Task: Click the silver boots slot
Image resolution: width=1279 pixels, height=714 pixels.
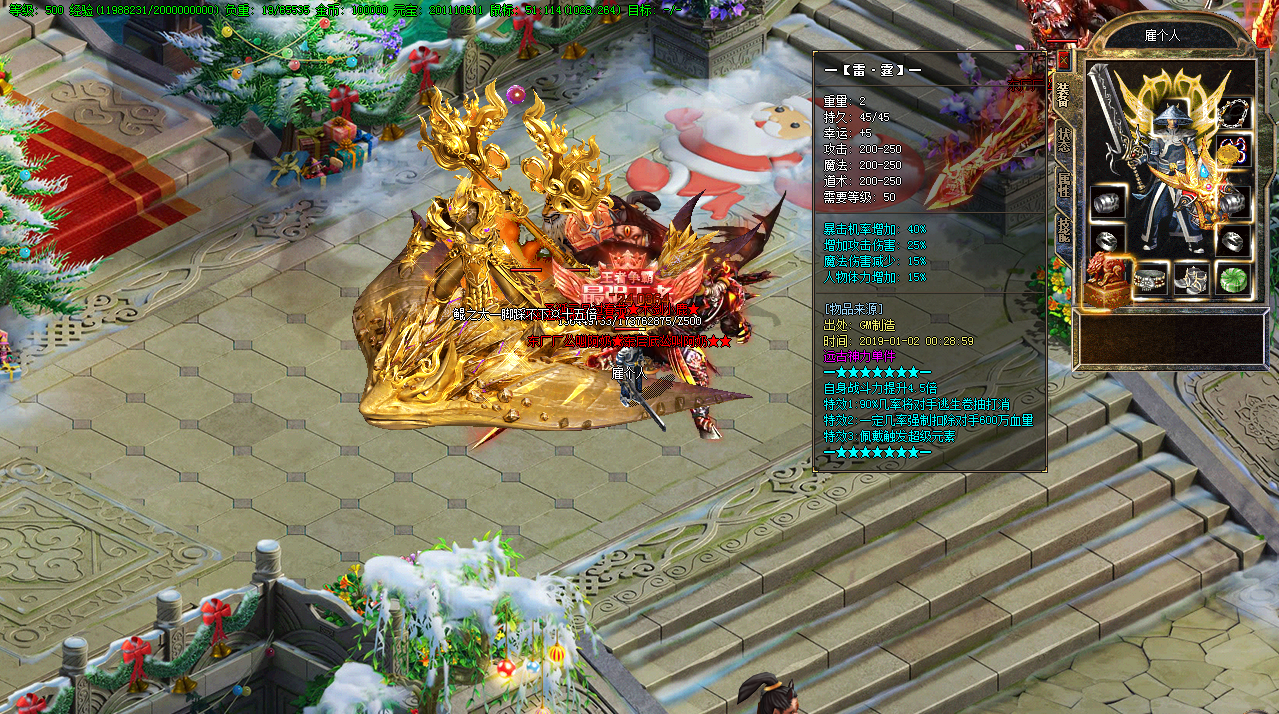Action: pos(1193,278)
